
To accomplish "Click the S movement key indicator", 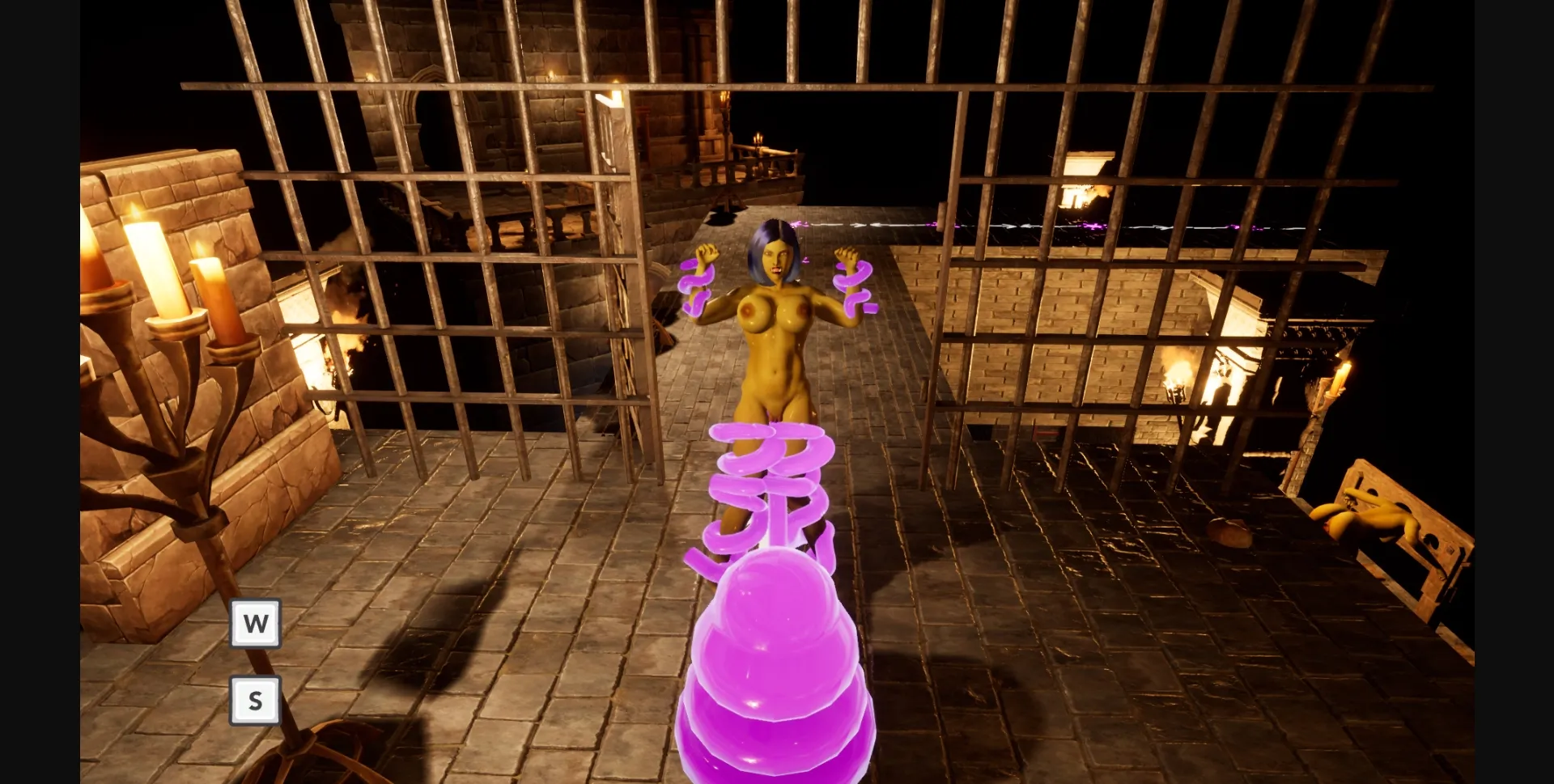I will click(254, 699).
